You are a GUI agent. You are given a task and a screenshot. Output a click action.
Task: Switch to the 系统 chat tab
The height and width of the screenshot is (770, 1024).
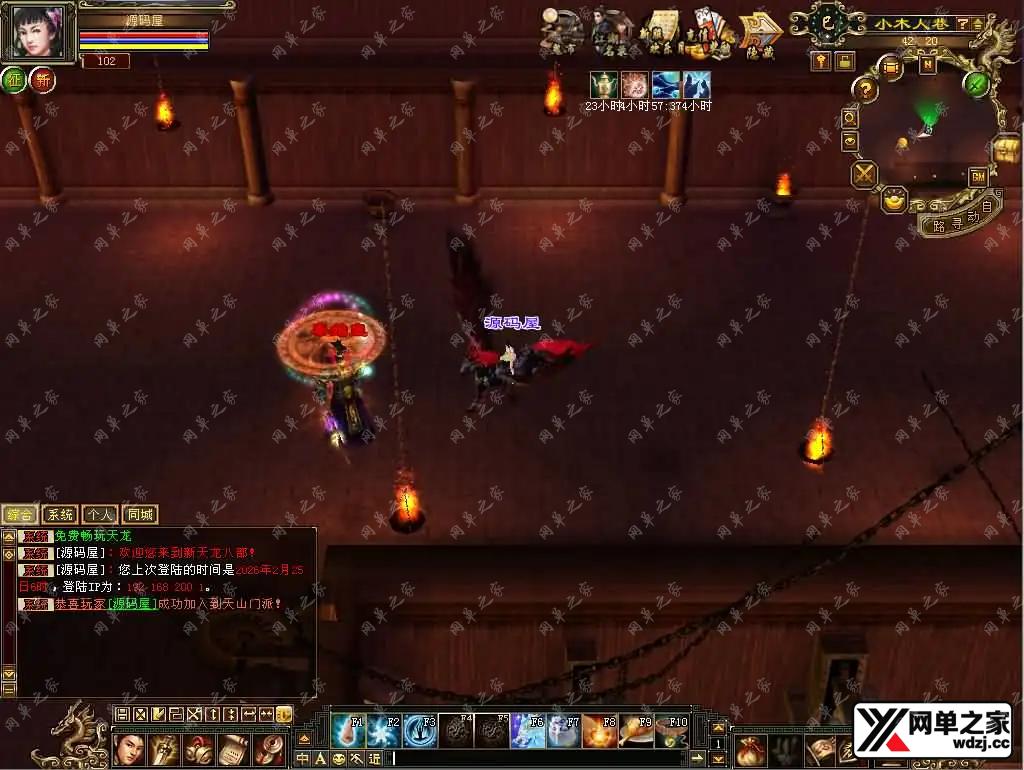[60, 515]
